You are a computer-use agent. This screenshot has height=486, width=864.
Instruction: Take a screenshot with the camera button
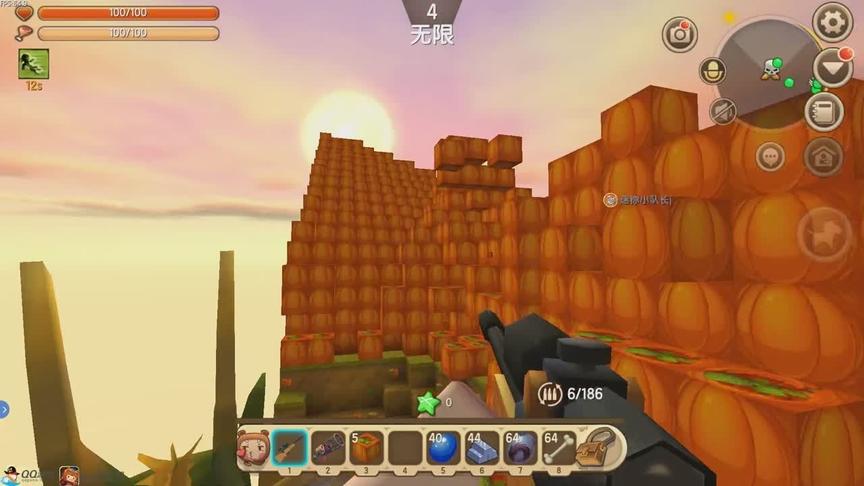(x=680, y=35)
